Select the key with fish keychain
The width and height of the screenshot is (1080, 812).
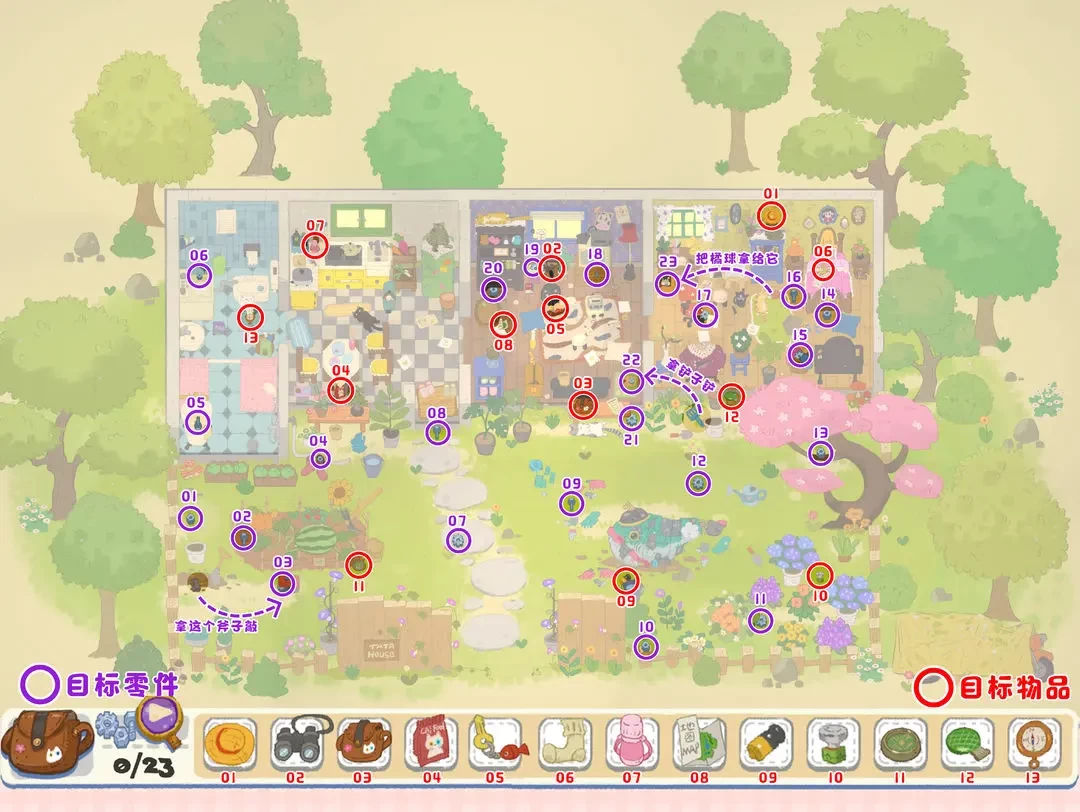[498, 744]
